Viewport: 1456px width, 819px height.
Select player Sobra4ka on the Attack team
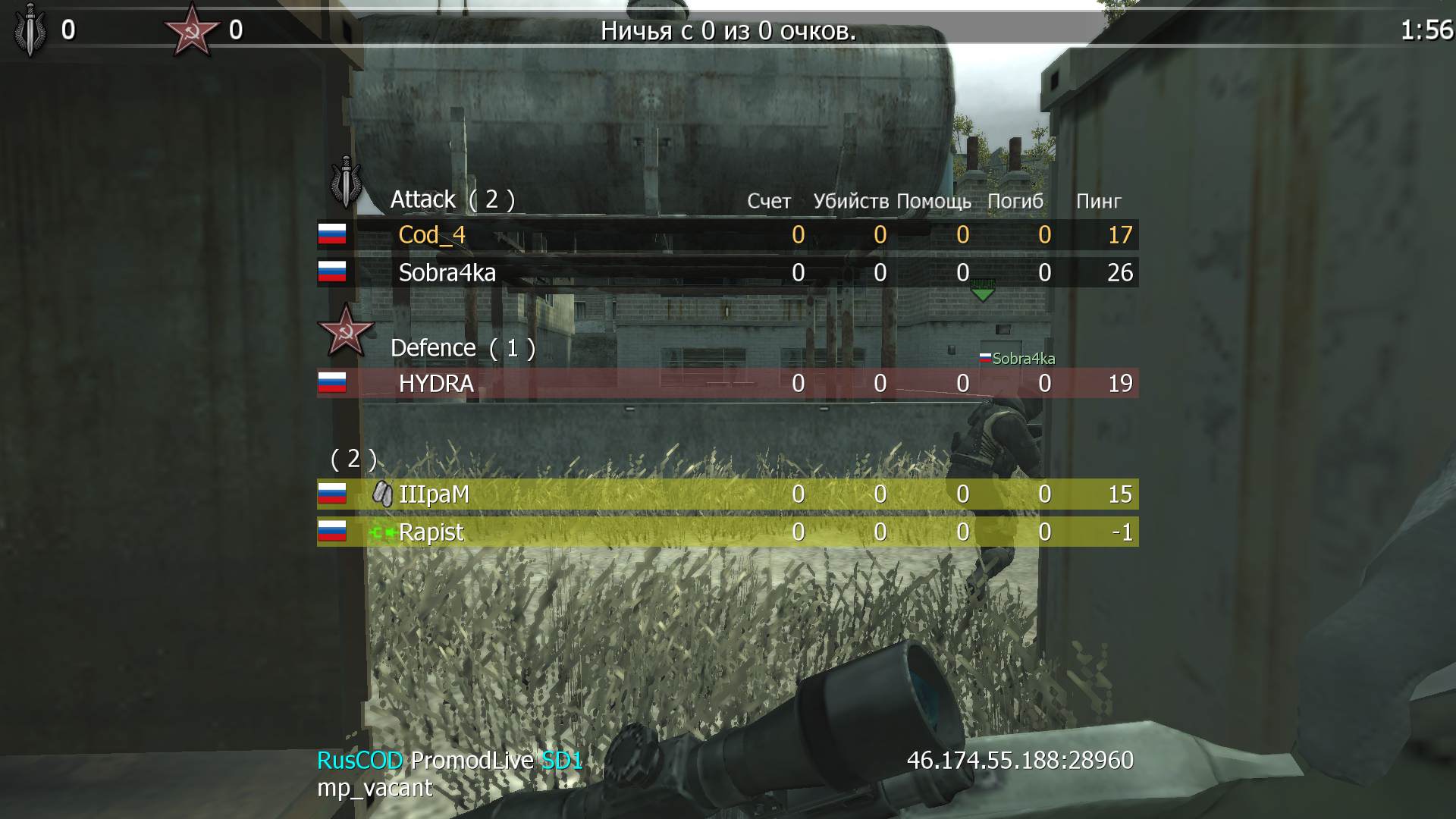[x=447, y=273]
